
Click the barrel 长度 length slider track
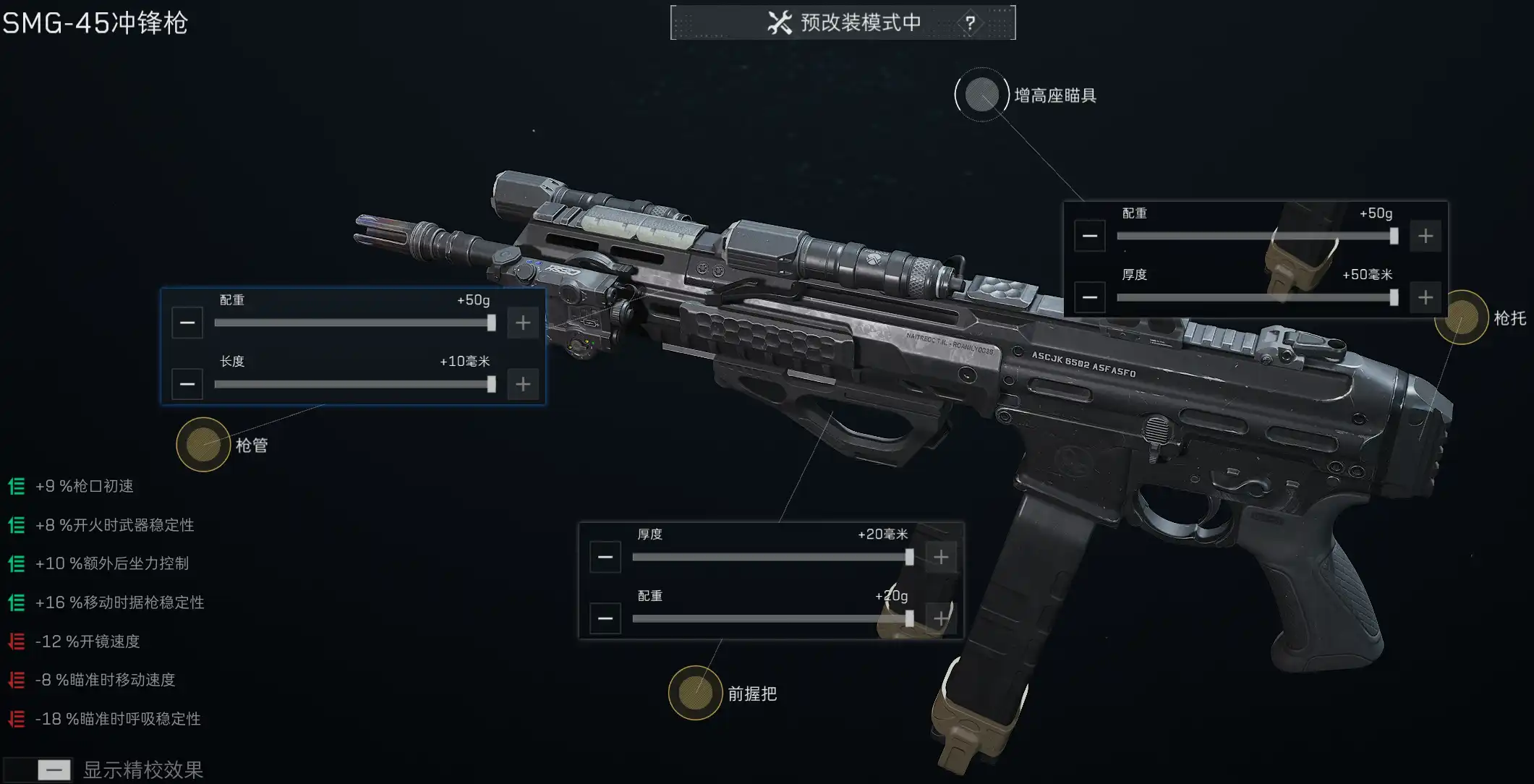click(354, 384)
